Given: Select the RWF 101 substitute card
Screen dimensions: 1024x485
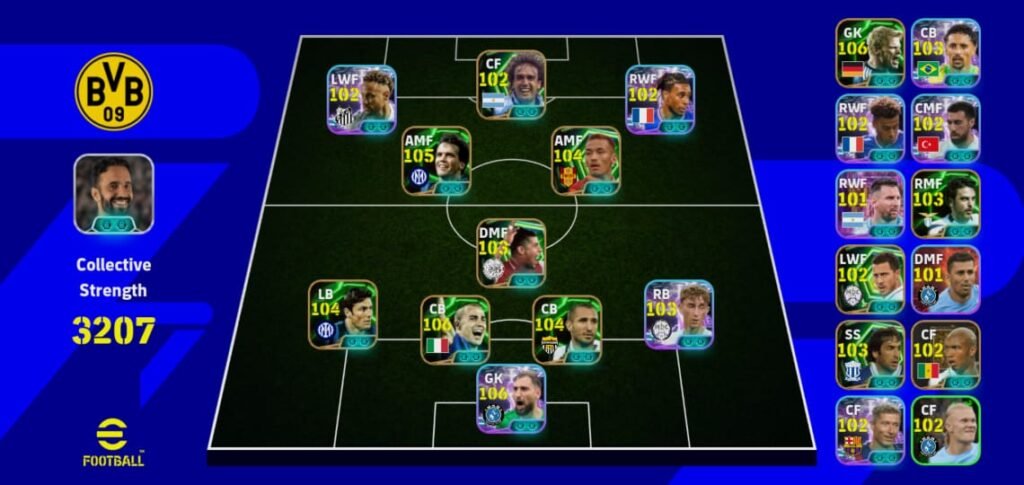Looking at the screenshot, I should tap(870, 203).
